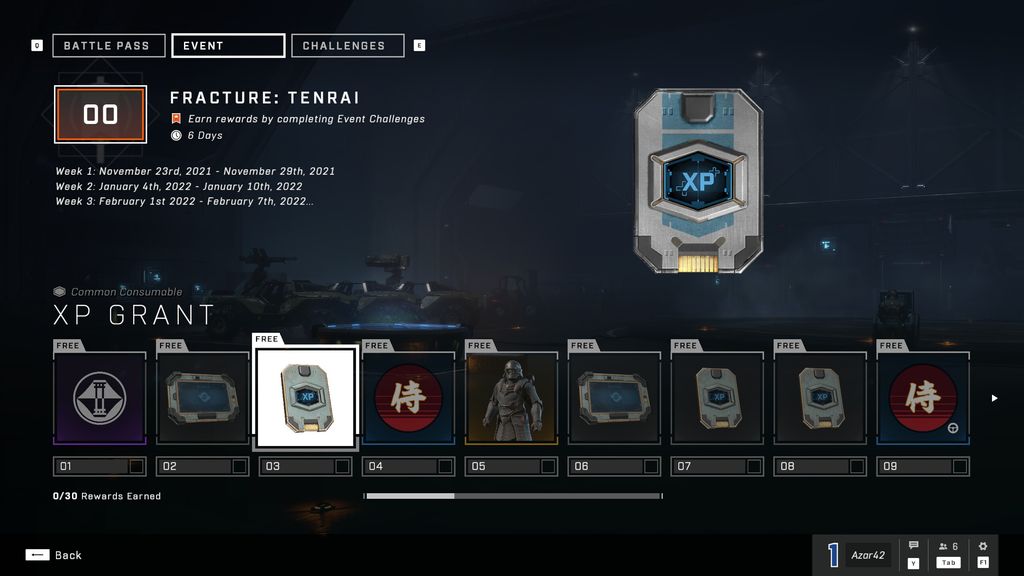Select the tier 05 armor reward
The width and height of the screenshot is (1024, 576).
click(x=512, y=398)
